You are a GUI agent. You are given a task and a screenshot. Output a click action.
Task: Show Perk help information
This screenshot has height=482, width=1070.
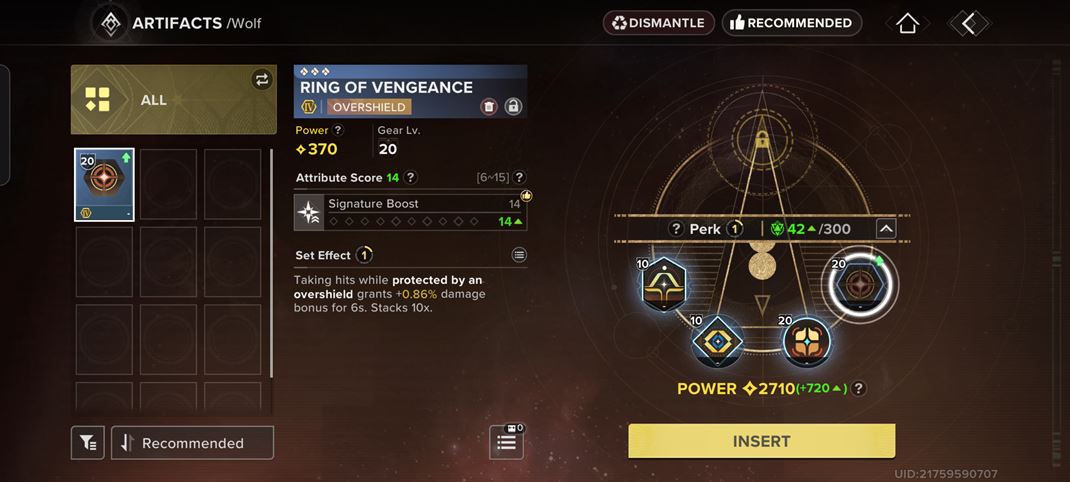[677, 229]
